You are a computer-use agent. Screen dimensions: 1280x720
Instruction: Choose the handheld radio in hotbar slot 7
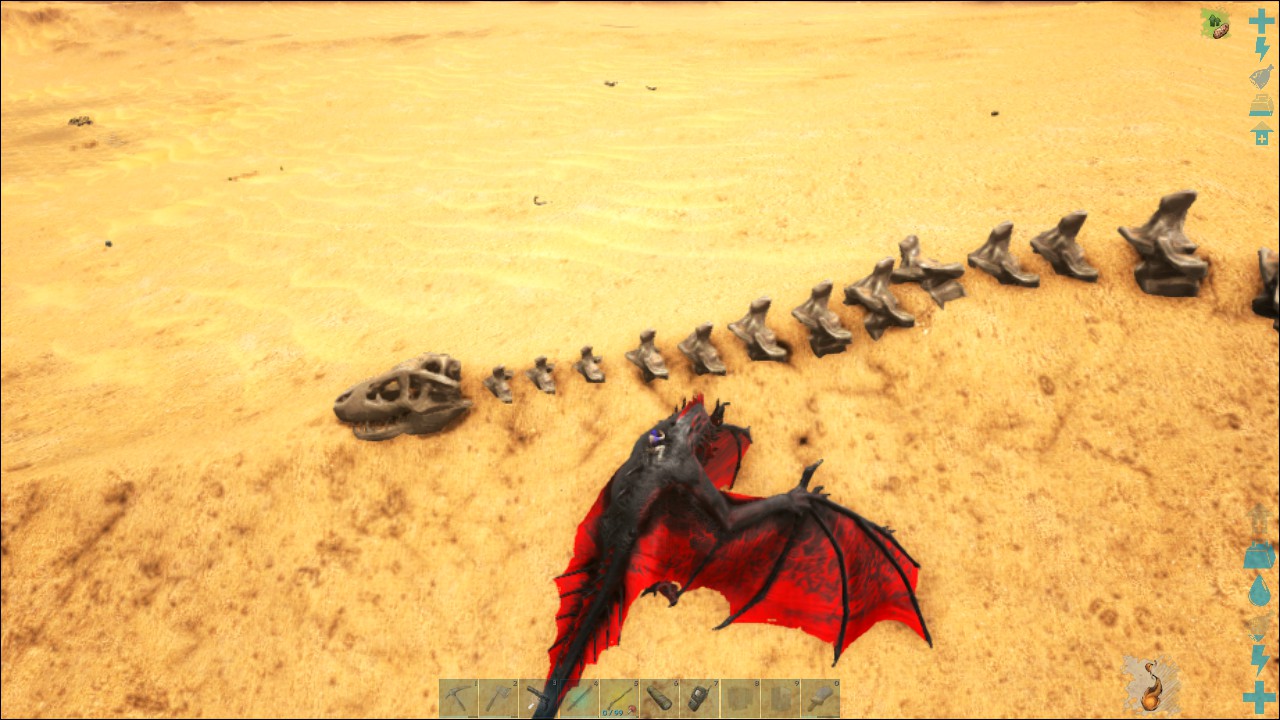[x=699, y=698]
